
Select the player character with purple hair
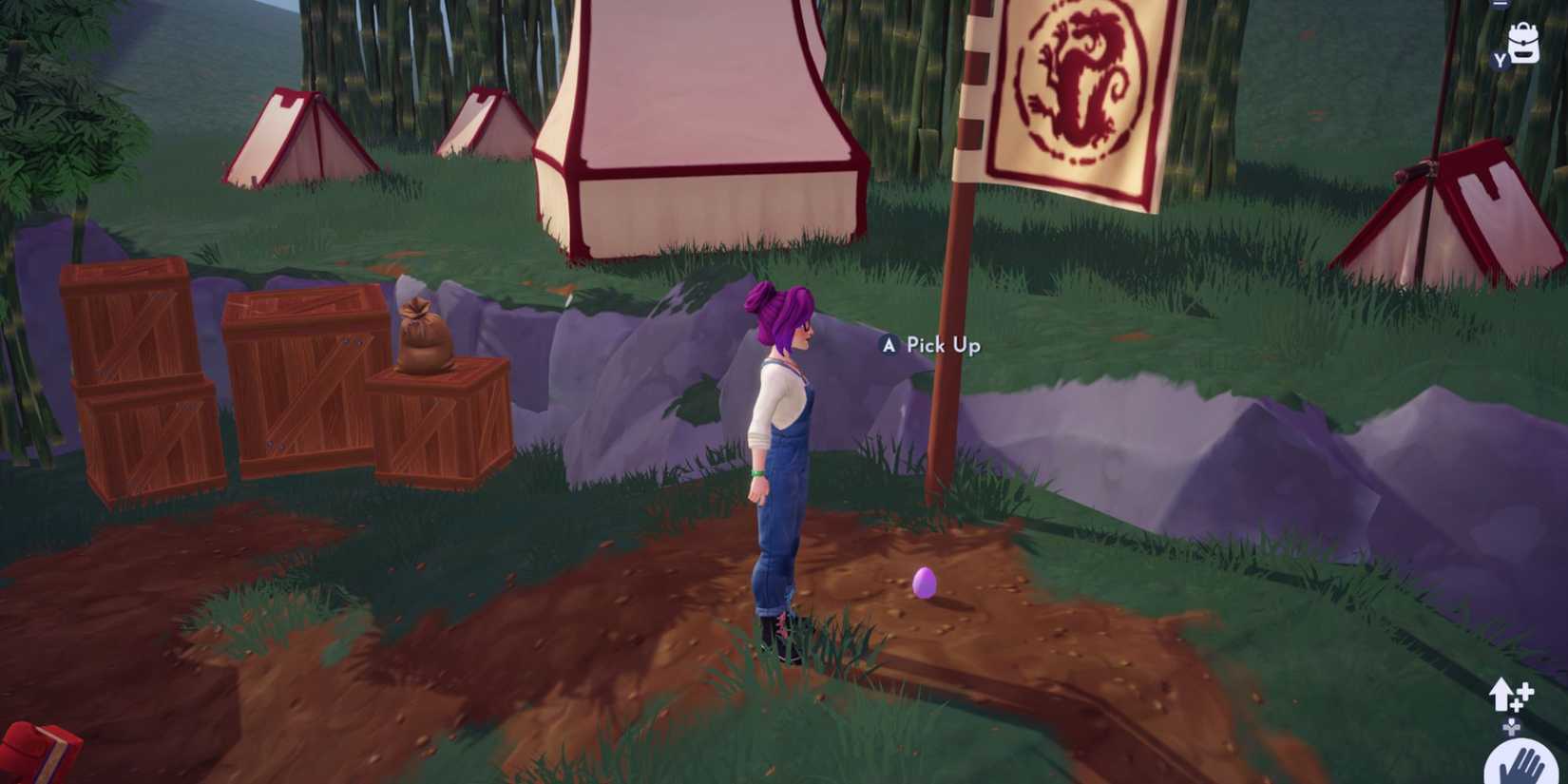(x=784, y=447)
